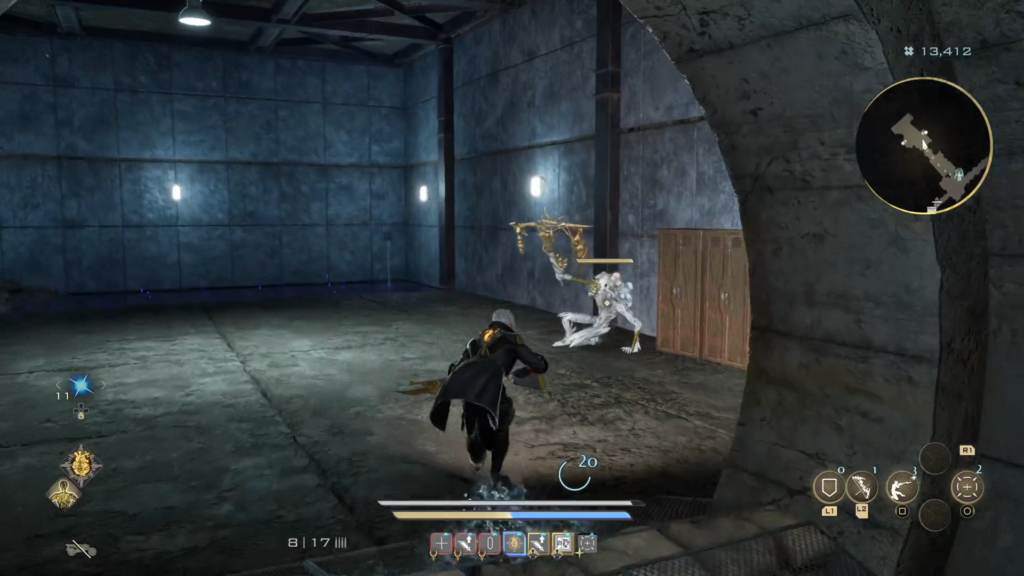Select the flaming bow ability
This screenshot has width=1024, height=576.
pos(861,487)
